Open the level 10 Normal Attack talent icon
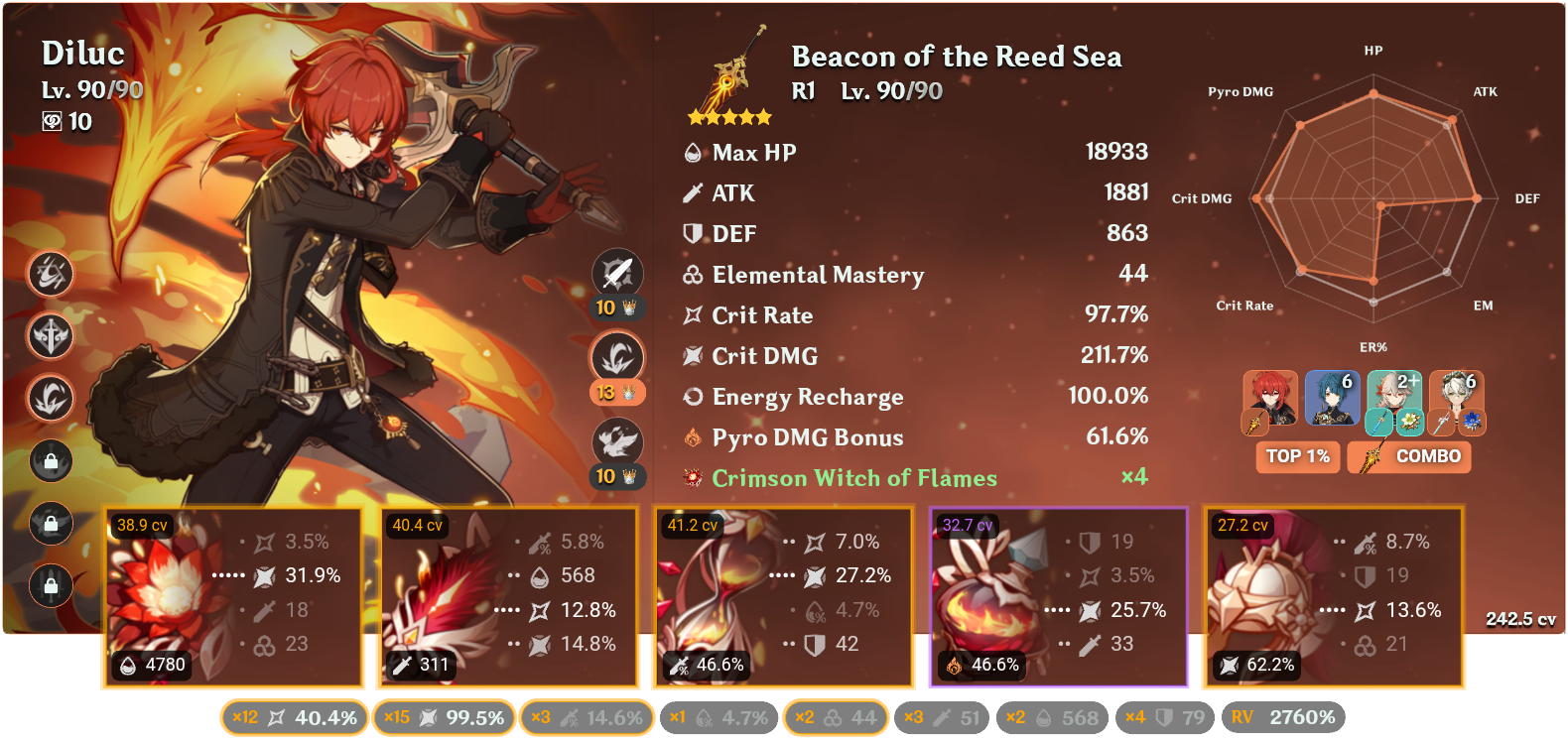Viewport: 1568px width, 741px height. (616, 274)
